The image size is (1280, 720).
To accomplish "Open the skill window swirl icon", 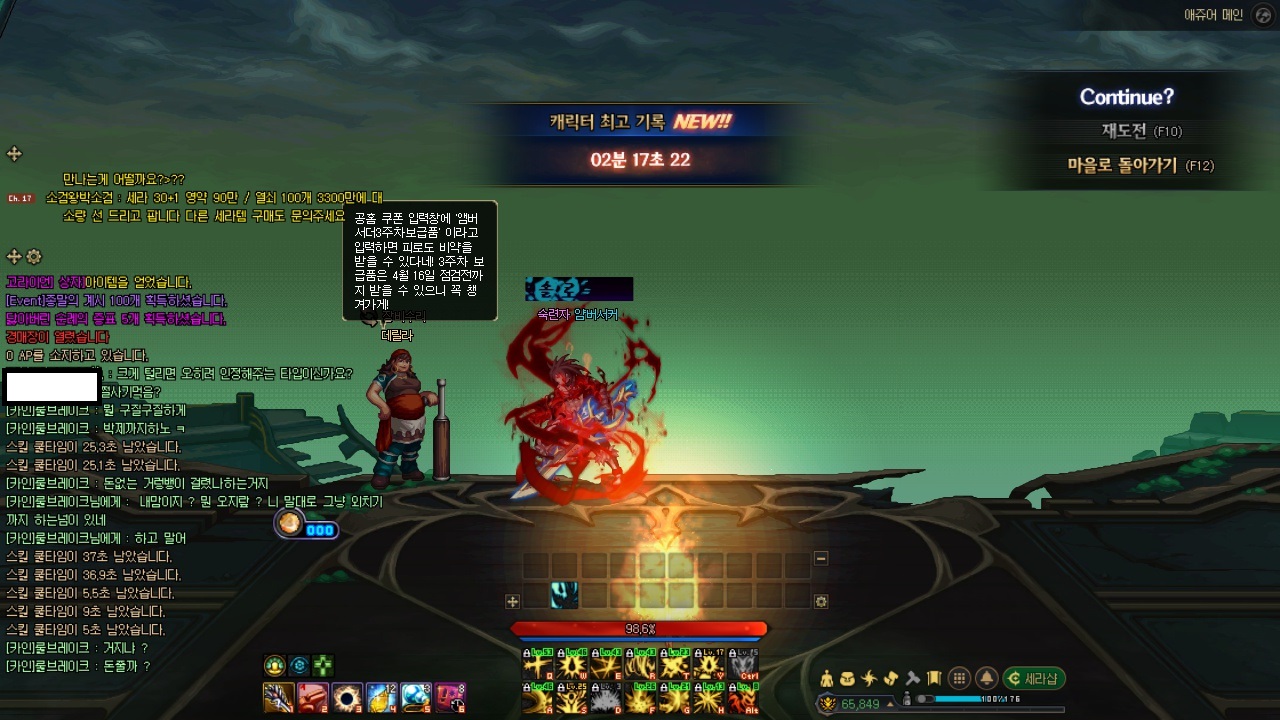I will [x=869, y=678].
